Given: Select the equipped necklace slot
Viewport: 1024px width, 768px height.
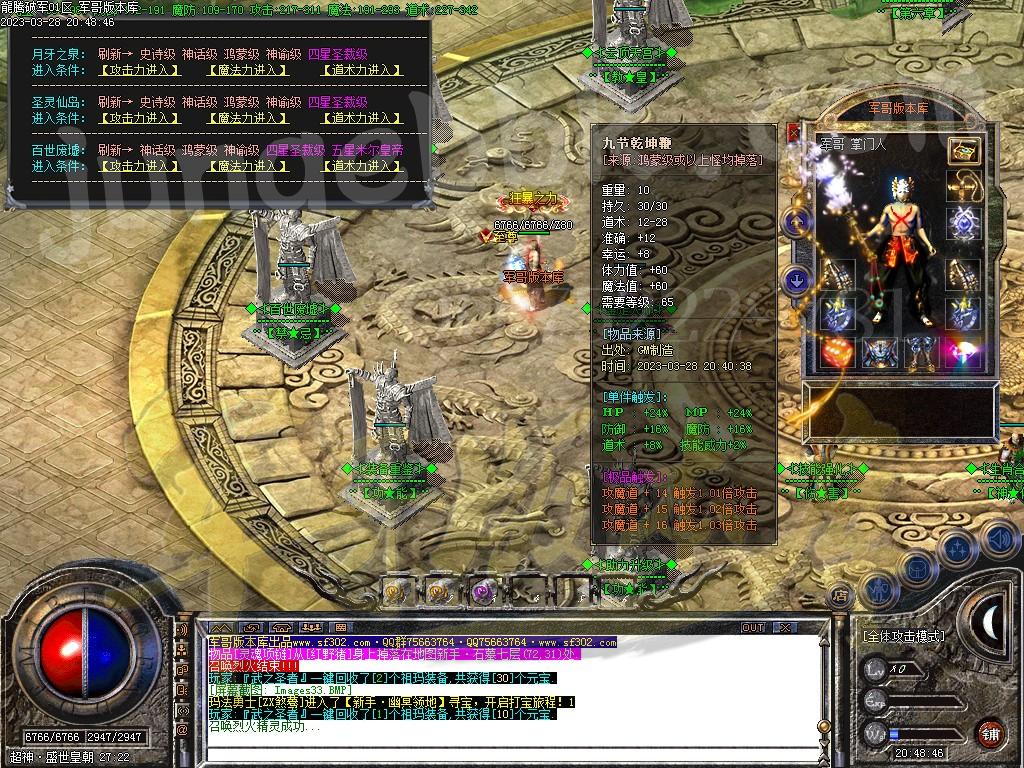Looking at the screenshot, I should point(964,186).
